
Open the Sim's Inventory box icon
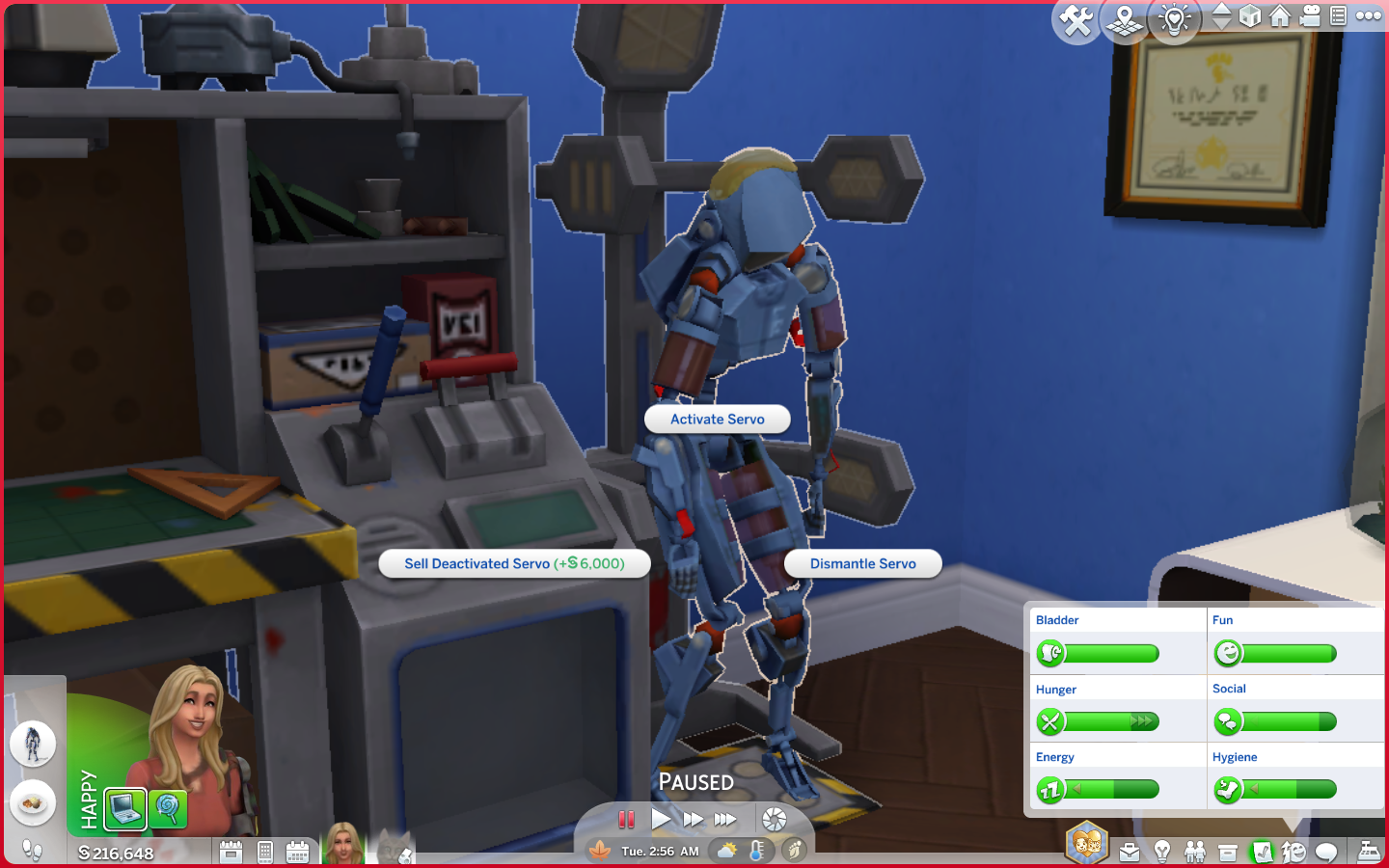point(1228,853)
